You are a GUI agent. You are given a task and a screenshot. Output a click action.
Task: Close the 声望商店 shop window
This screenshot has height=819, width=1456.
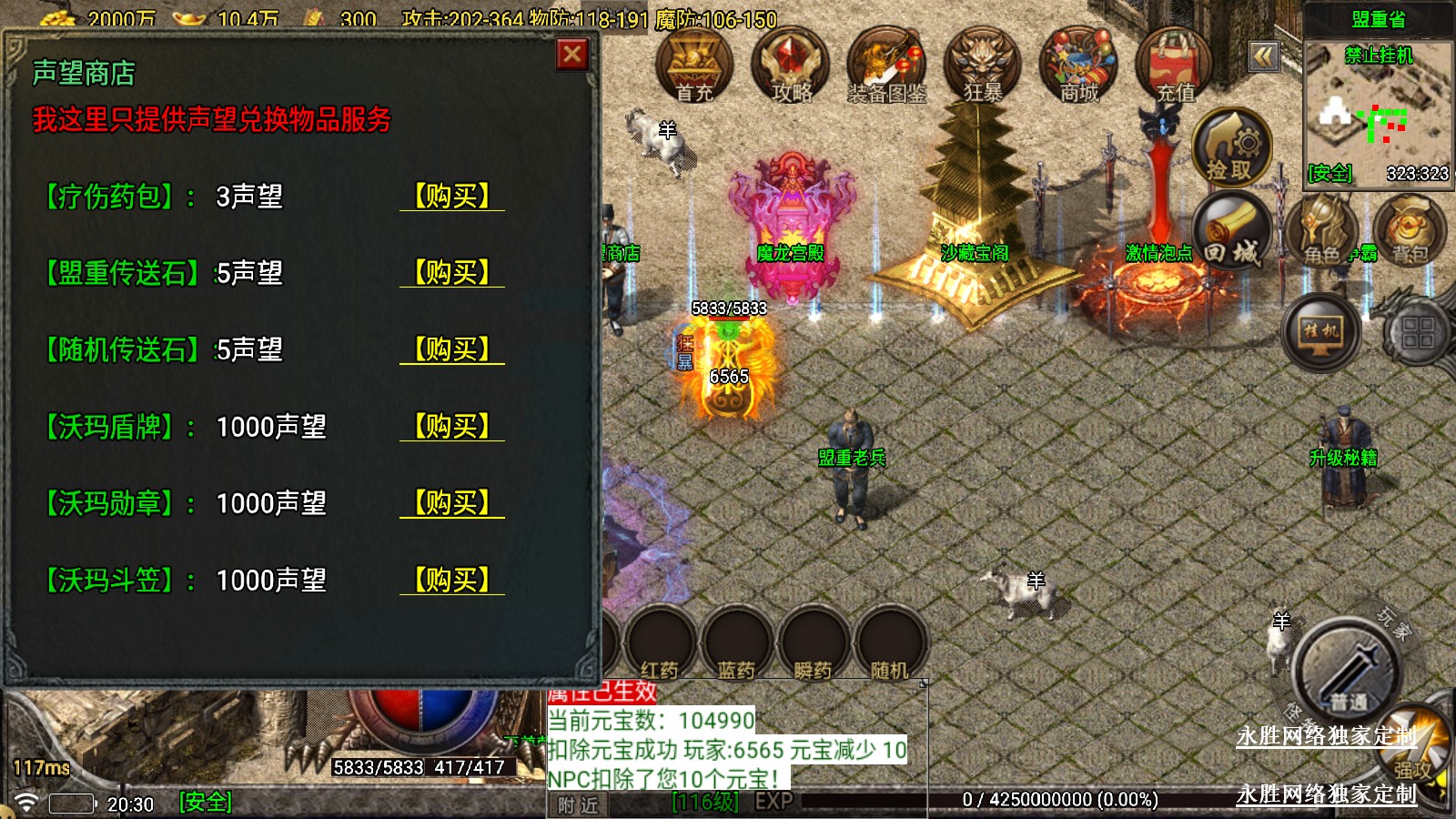(572, 56)
